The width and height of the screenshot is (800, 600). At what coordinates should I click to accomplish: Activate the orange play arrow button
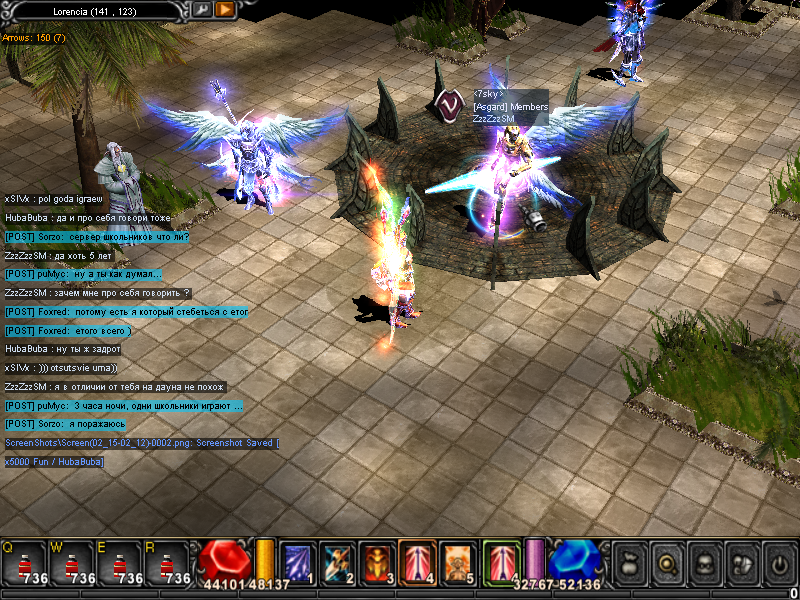225,9
